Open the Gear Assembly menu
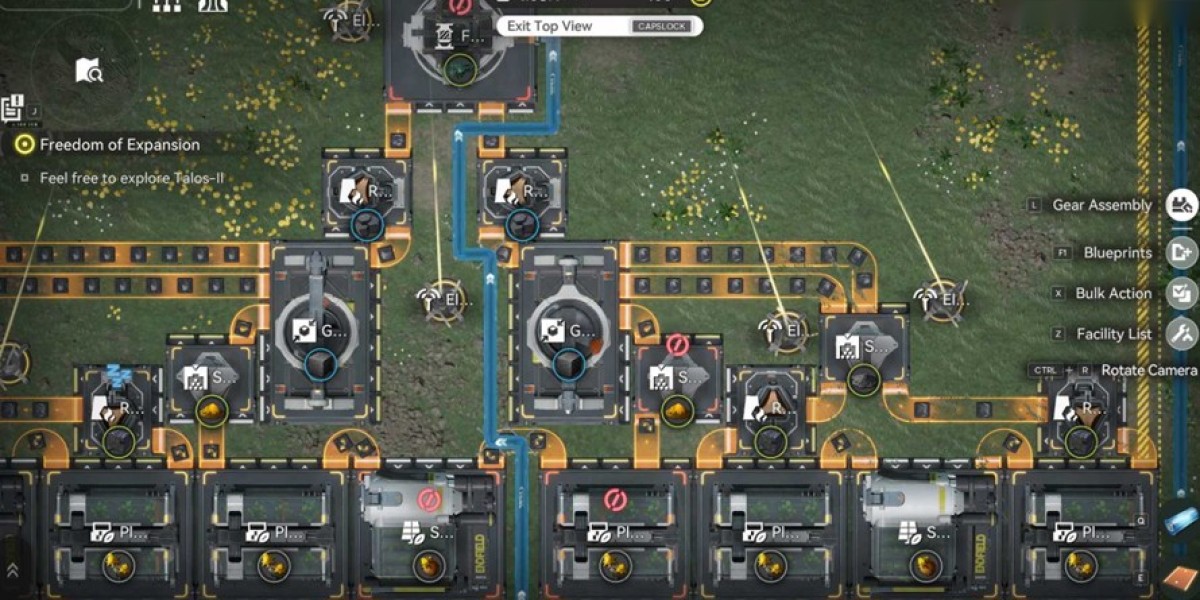This screenshot has height=600, width=1200. [x=1181, y=205]
